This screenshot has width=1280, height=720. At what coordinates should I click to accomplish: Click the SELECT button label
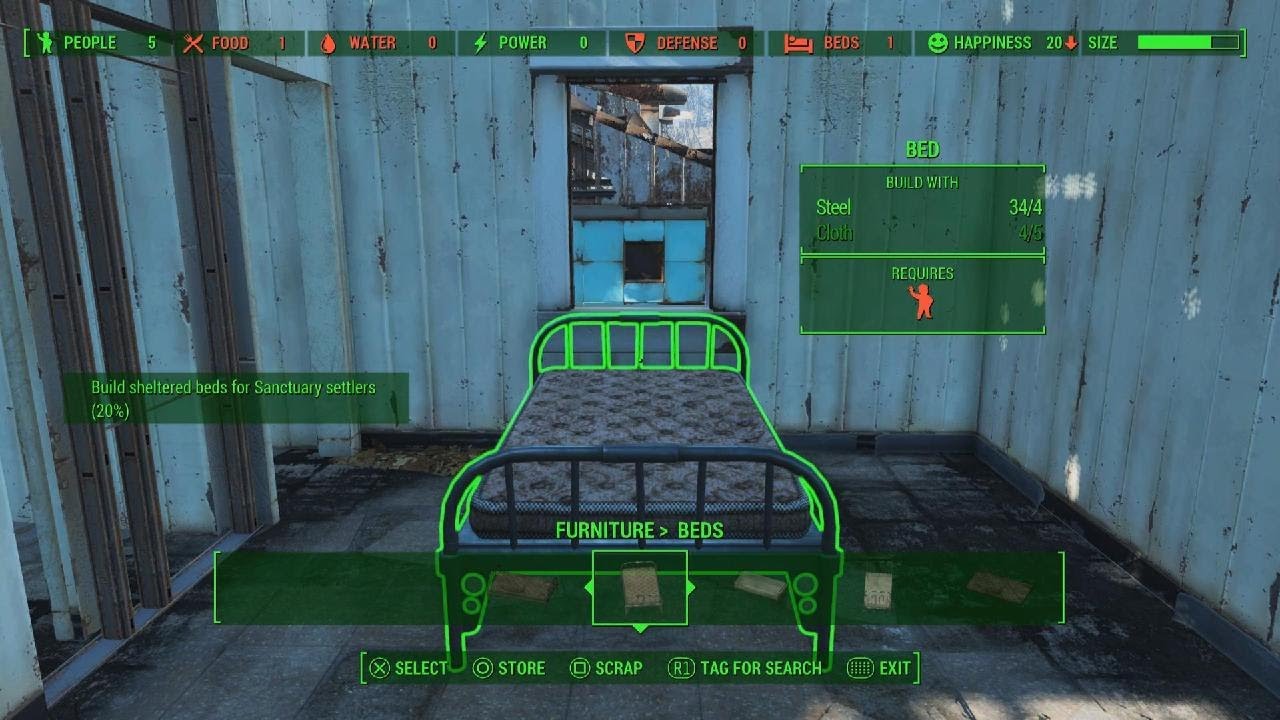click(420, 668)
